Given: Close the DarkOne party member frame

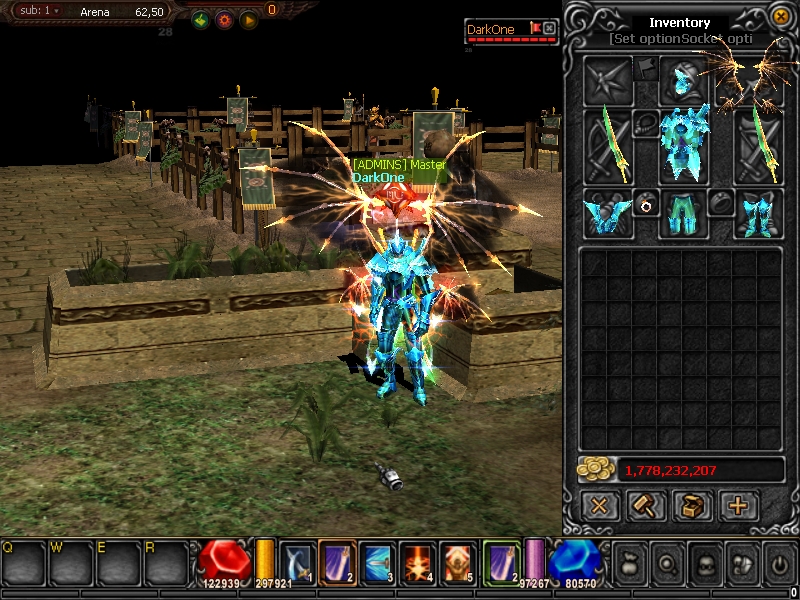Looking at the screenshot, I should click(x=549, y=29).
